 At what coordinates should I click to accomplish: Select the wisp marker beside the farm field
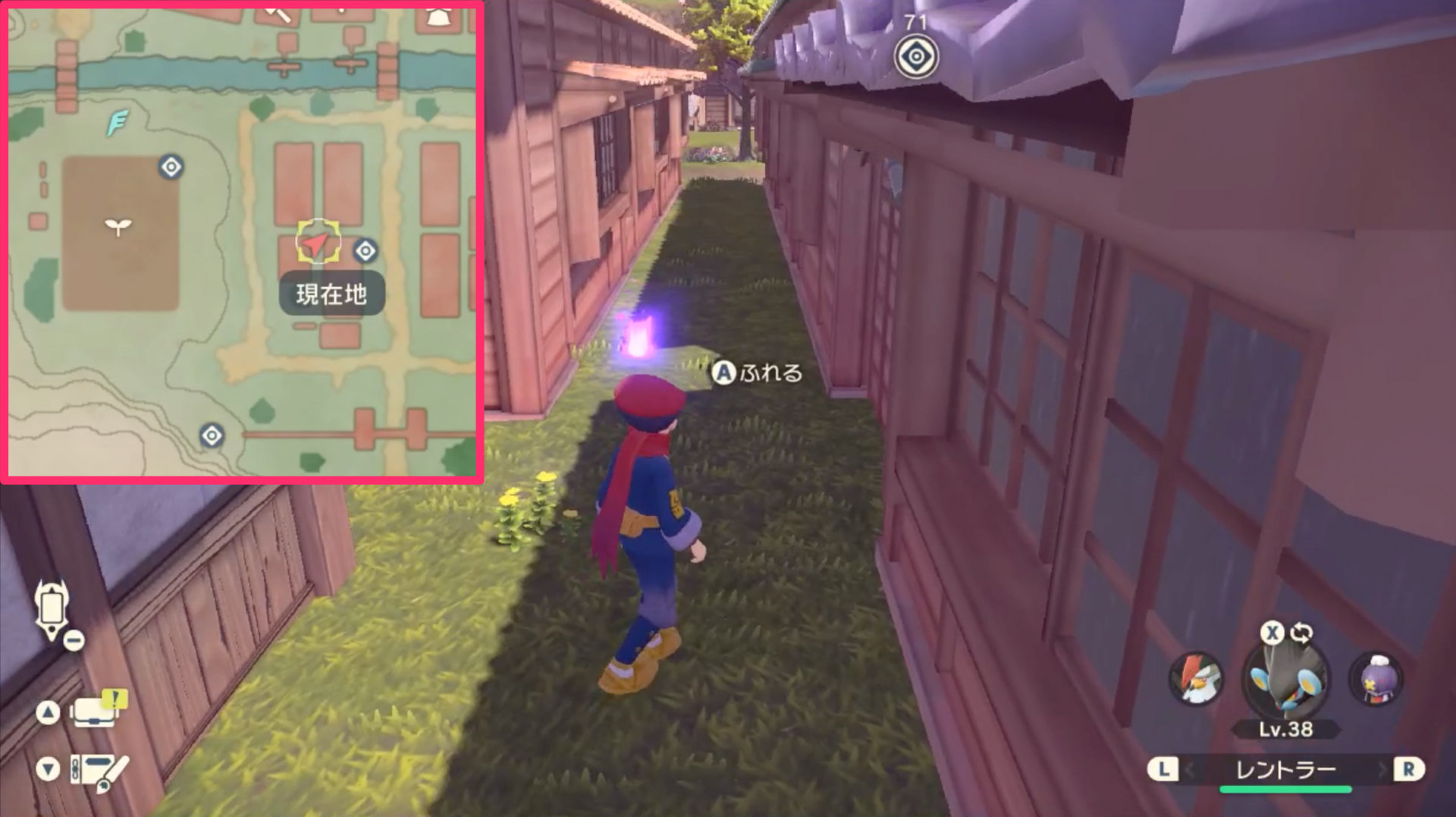pos(171,167)
